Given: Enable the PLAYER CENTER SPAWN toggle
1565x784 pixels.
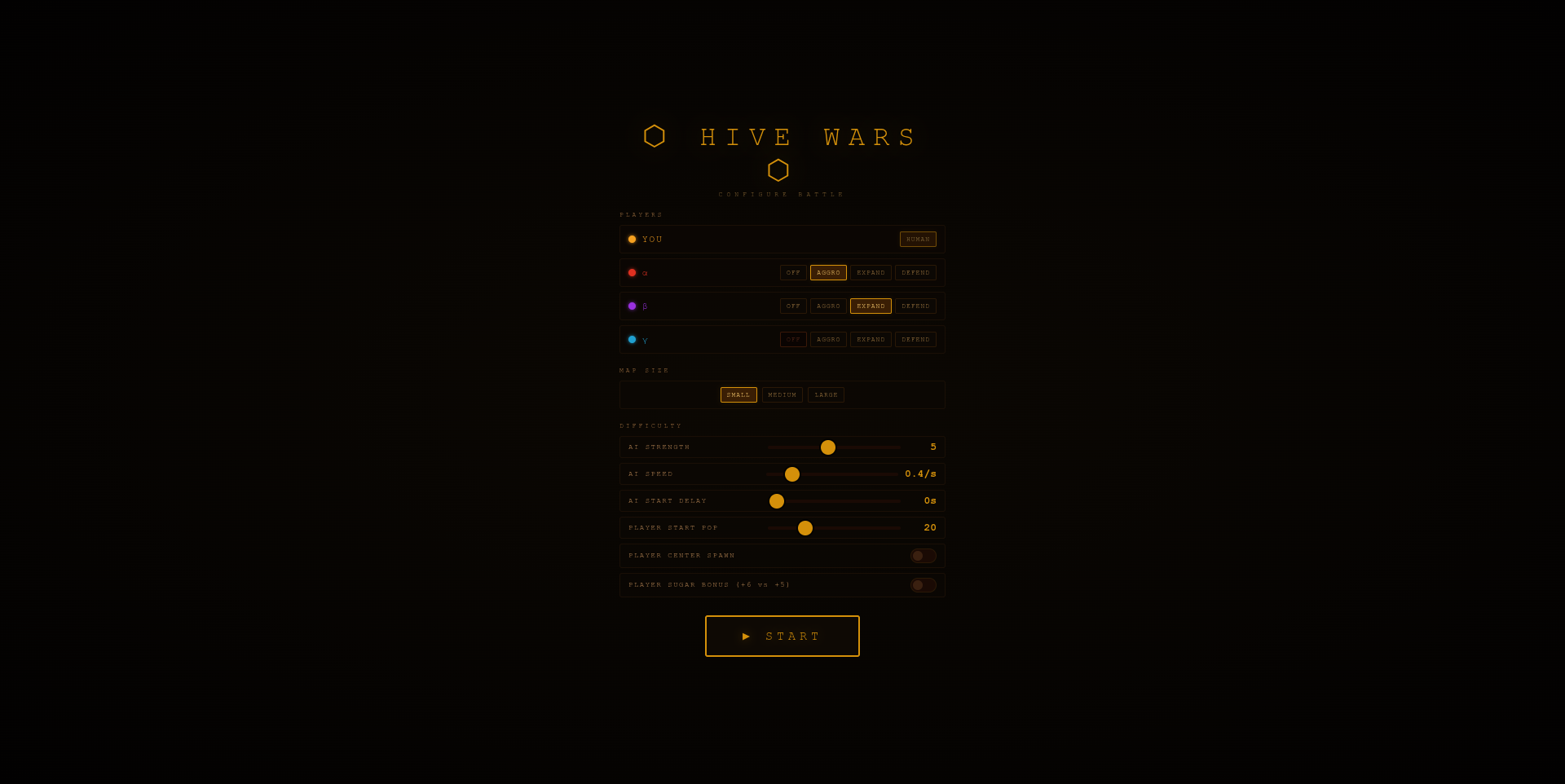Looking at the screenshot, I should coord(923,555).
